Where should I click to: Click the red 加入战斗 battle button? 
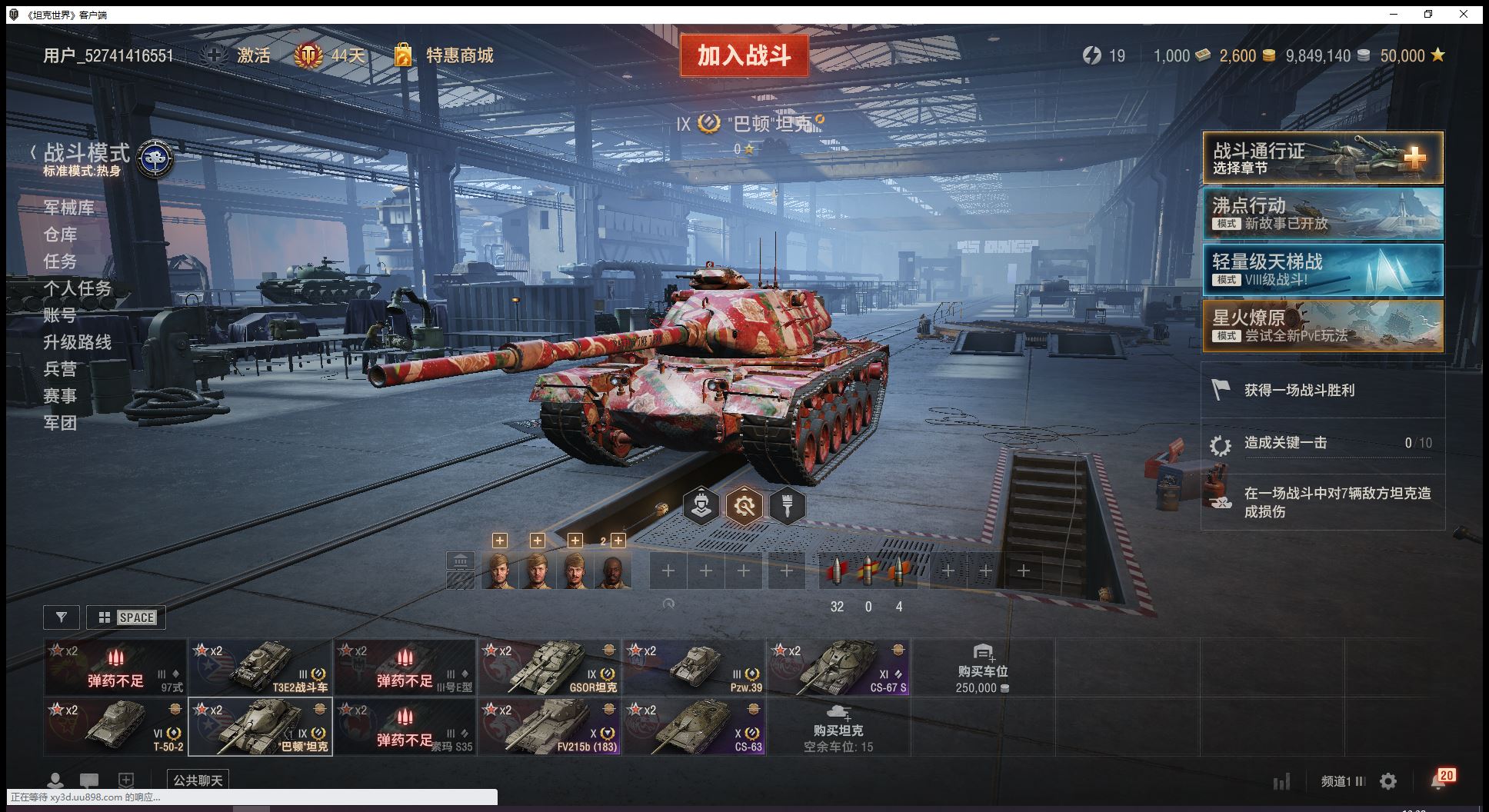coord(744,55)
